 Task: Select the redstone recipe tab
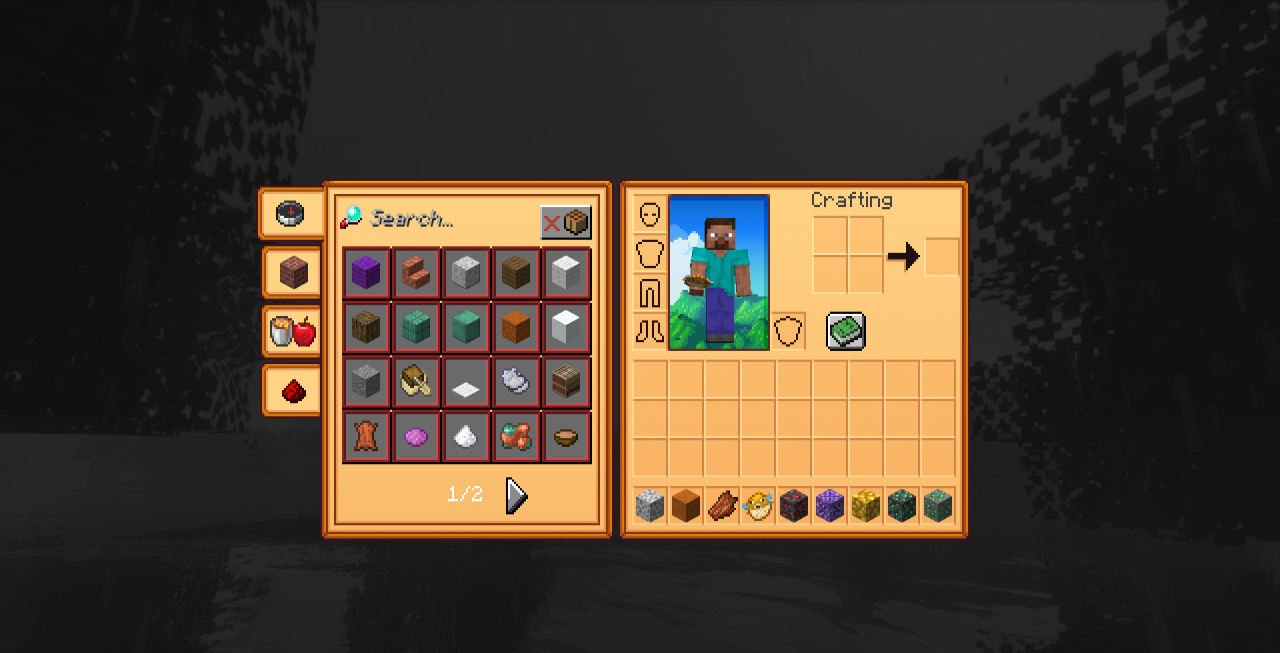293,390
